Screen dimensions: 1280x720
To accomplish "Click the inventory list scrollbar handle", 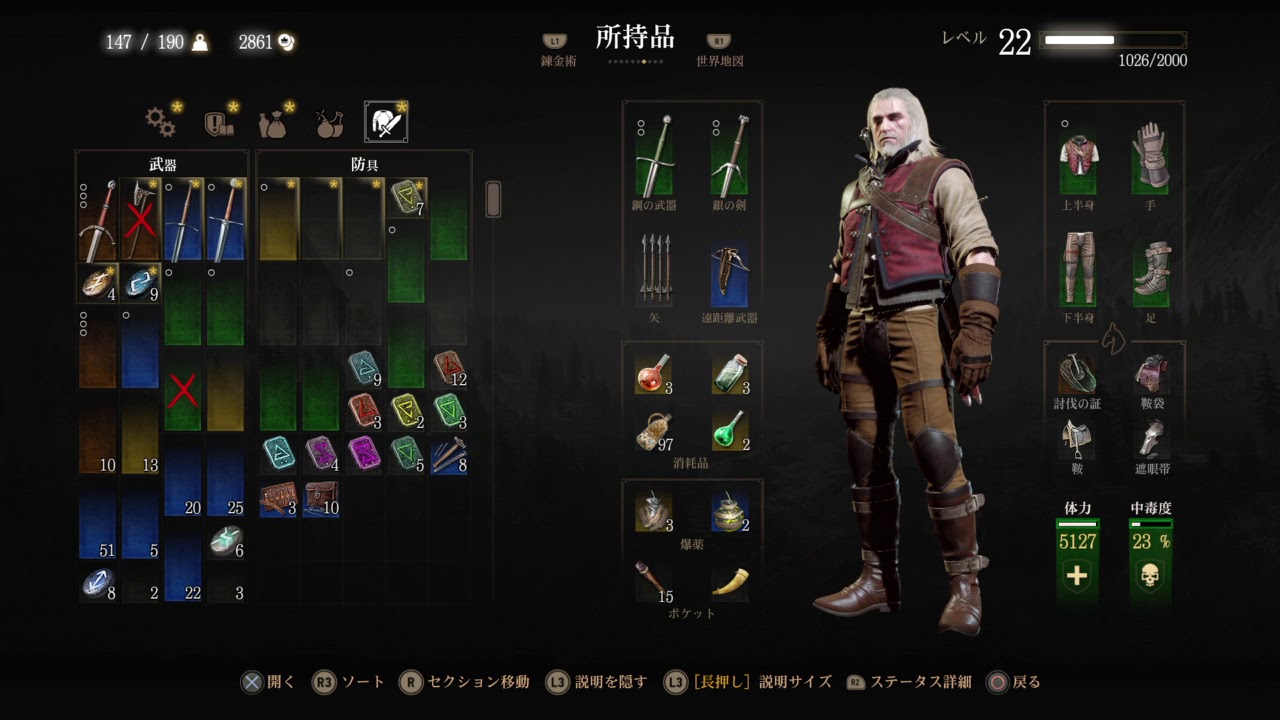I will [492, 199].
